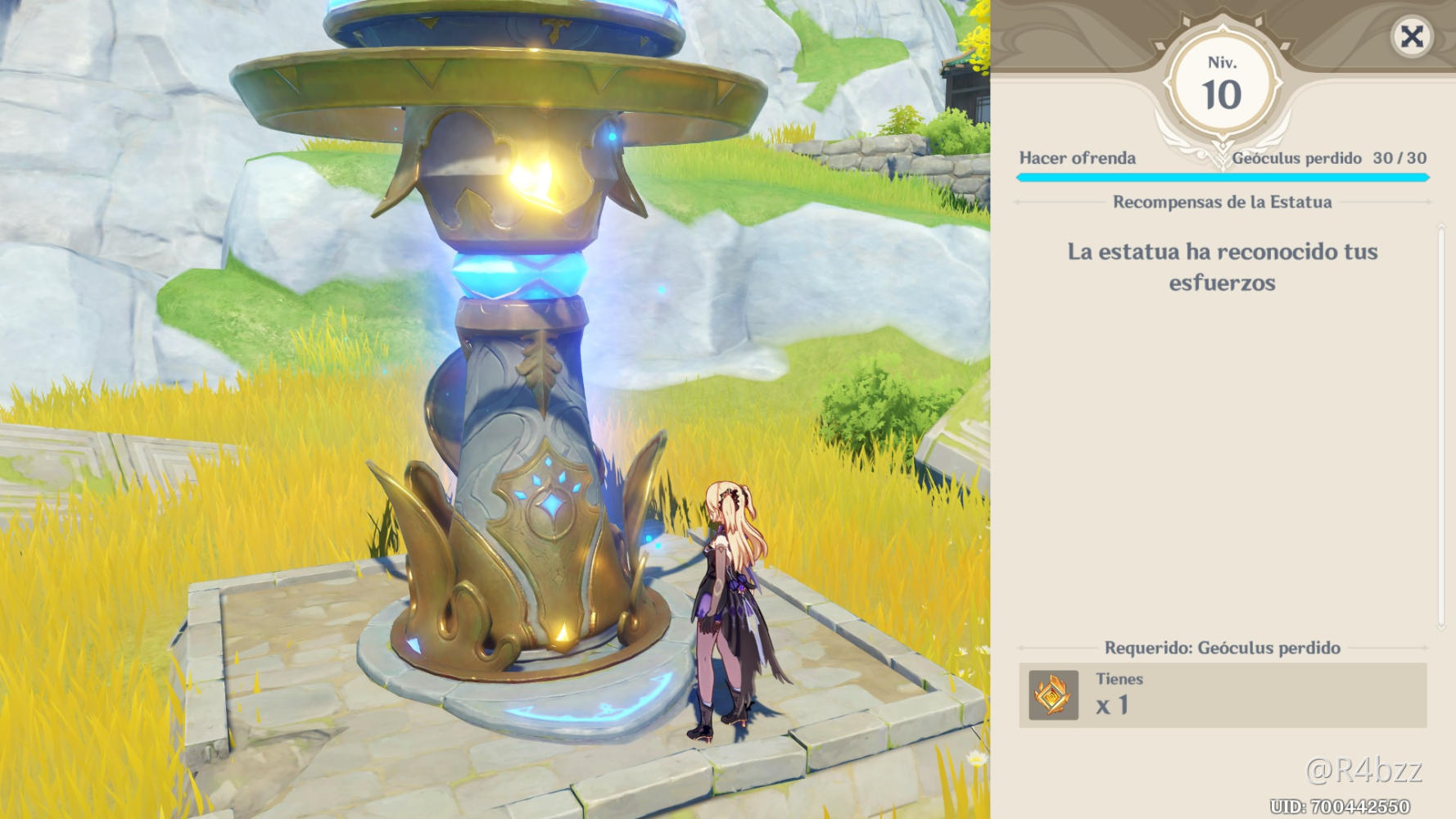Select the Hacer ofrenda tab
Viewport: 1456px width, 819px height.
click(1078, 159)
